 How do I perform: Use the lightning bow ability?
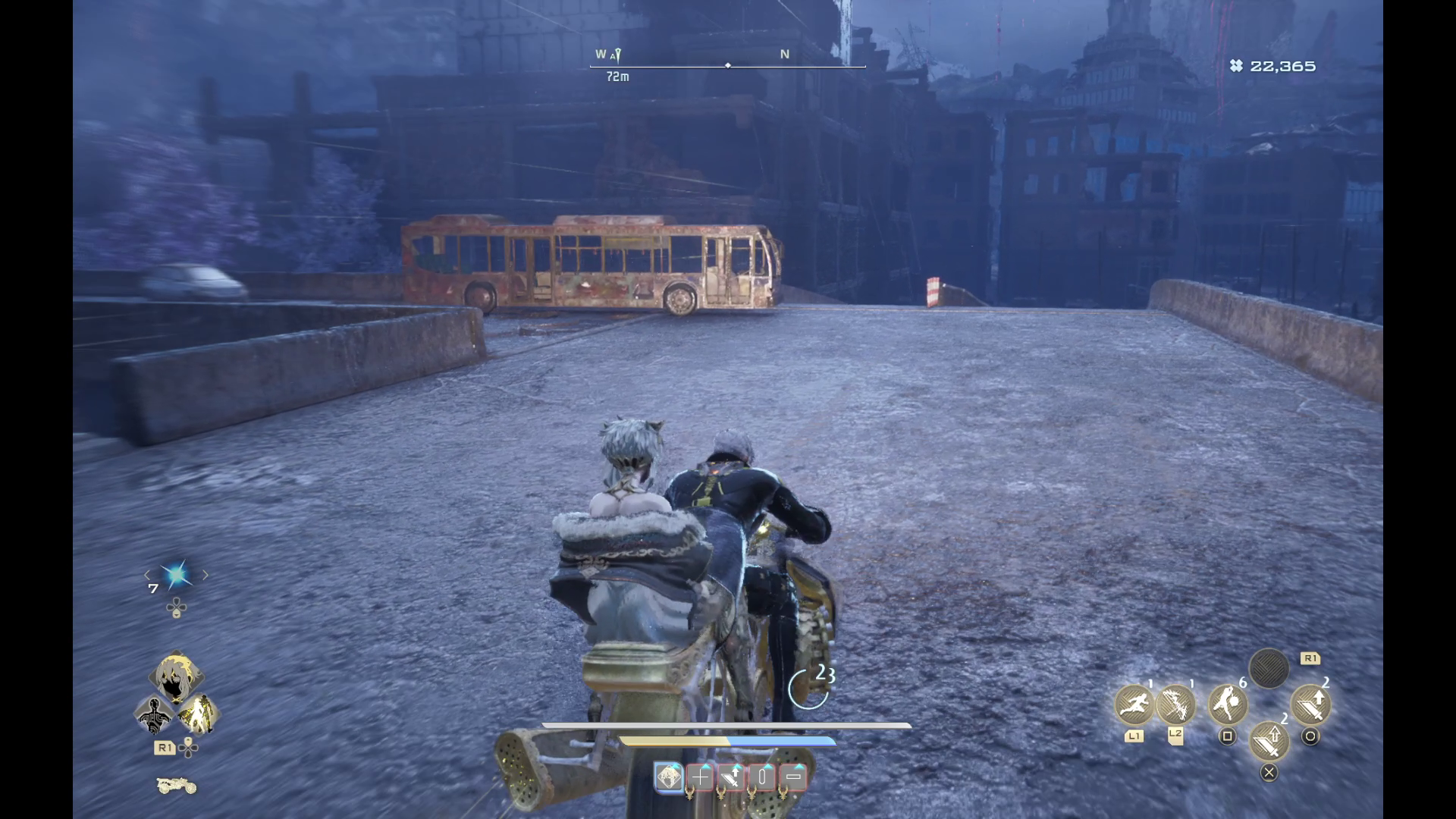(x=1175, y=704)
